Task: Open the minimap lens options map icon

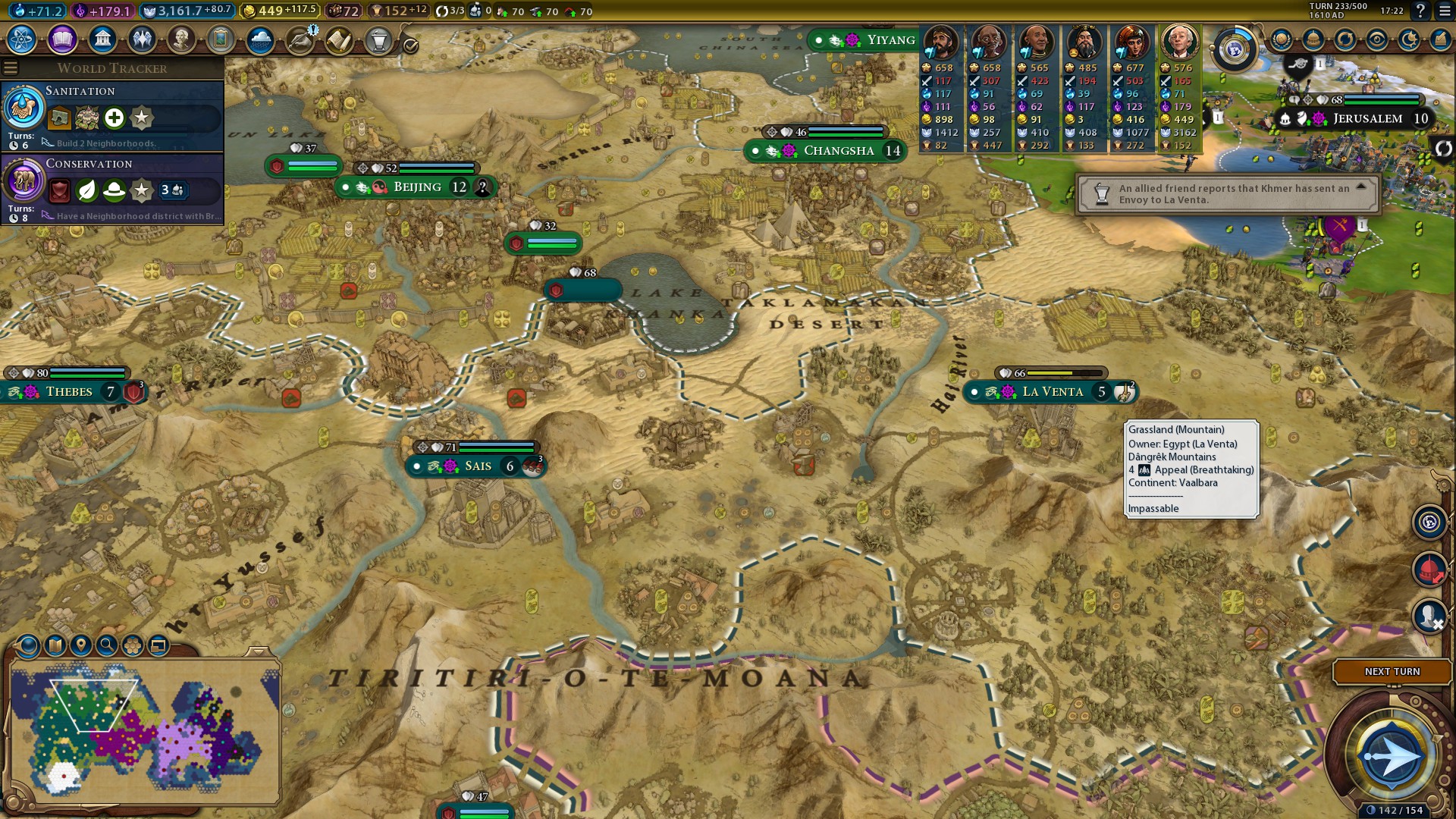Action: pyautogui.click(x=55, y=645)
